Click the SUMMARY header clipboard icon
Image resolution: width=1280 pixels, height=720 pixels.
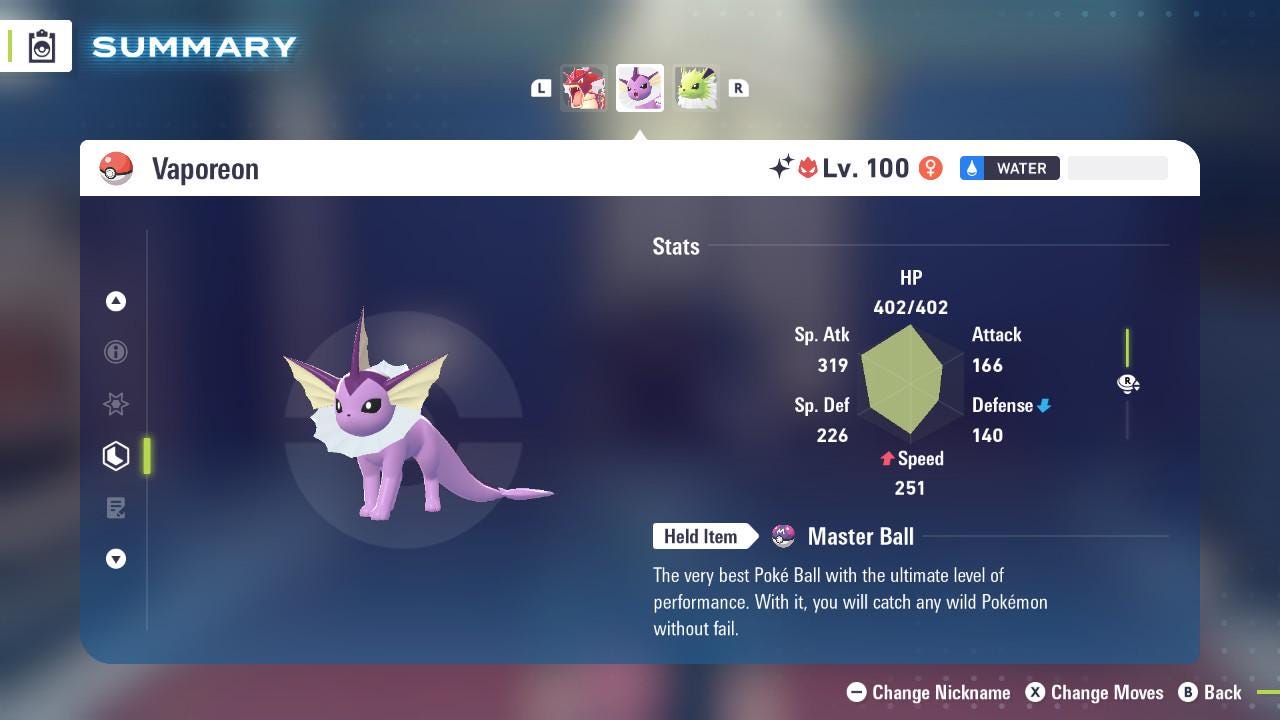(42, 45)
